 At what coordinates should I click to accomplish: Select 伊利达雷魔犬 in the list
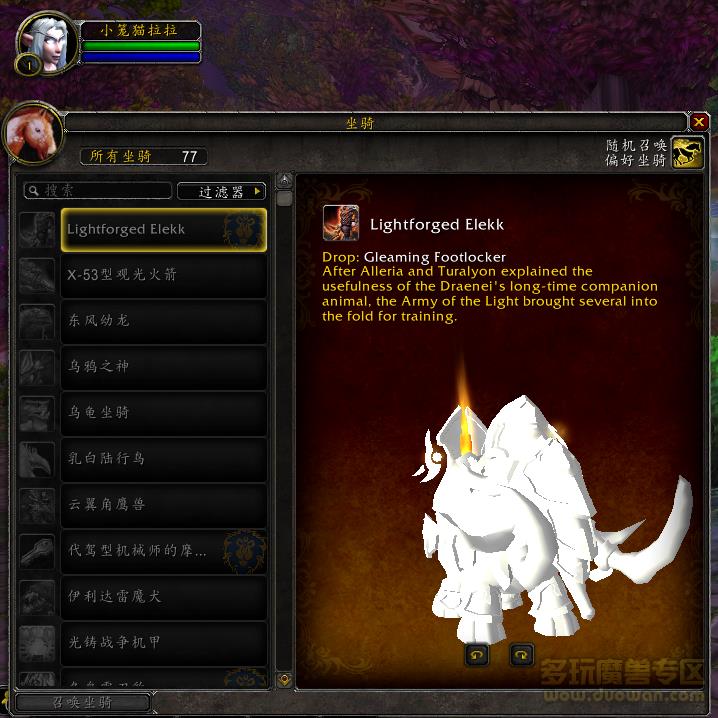(164, 597)
